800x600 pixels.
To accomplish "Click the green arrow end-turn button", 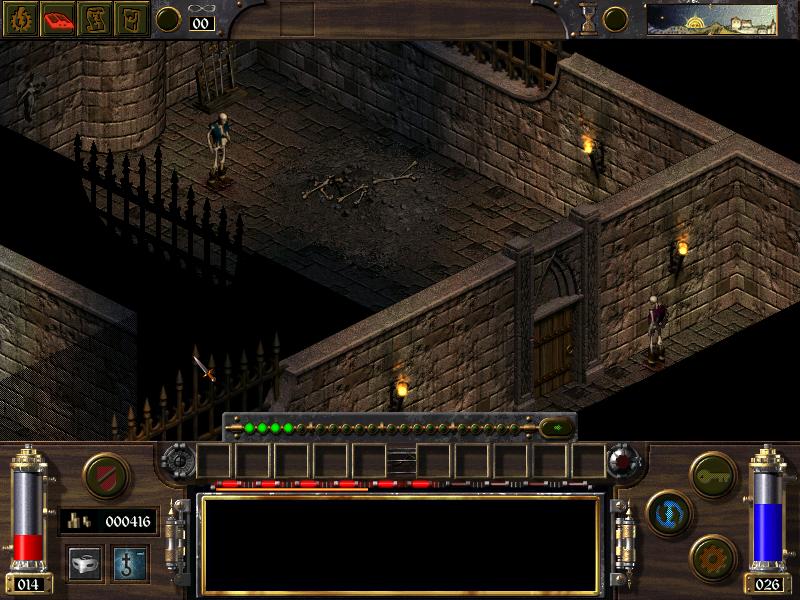I will pos(553,427).
